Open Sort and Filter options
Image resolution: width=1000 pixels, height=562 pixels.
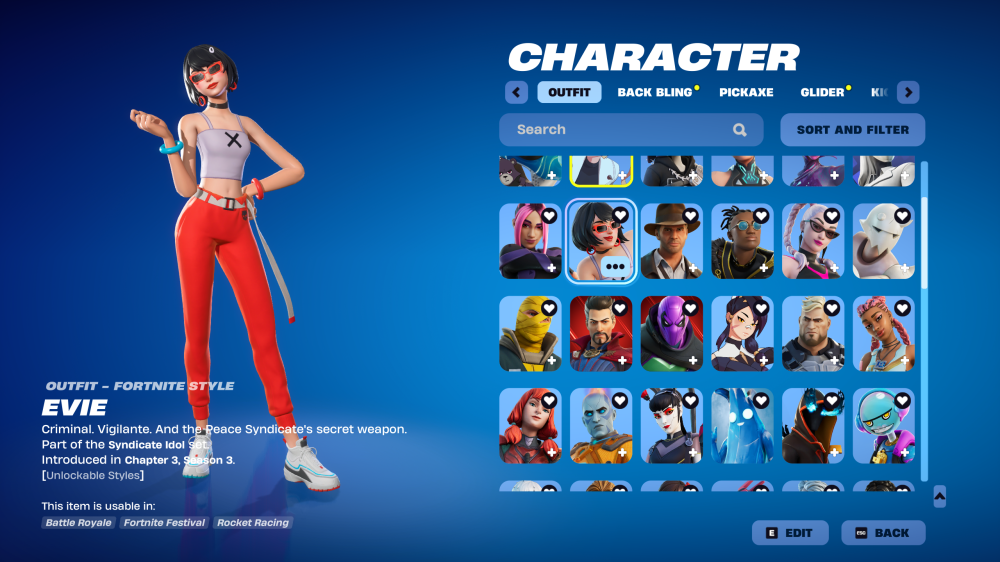[853, 130]
